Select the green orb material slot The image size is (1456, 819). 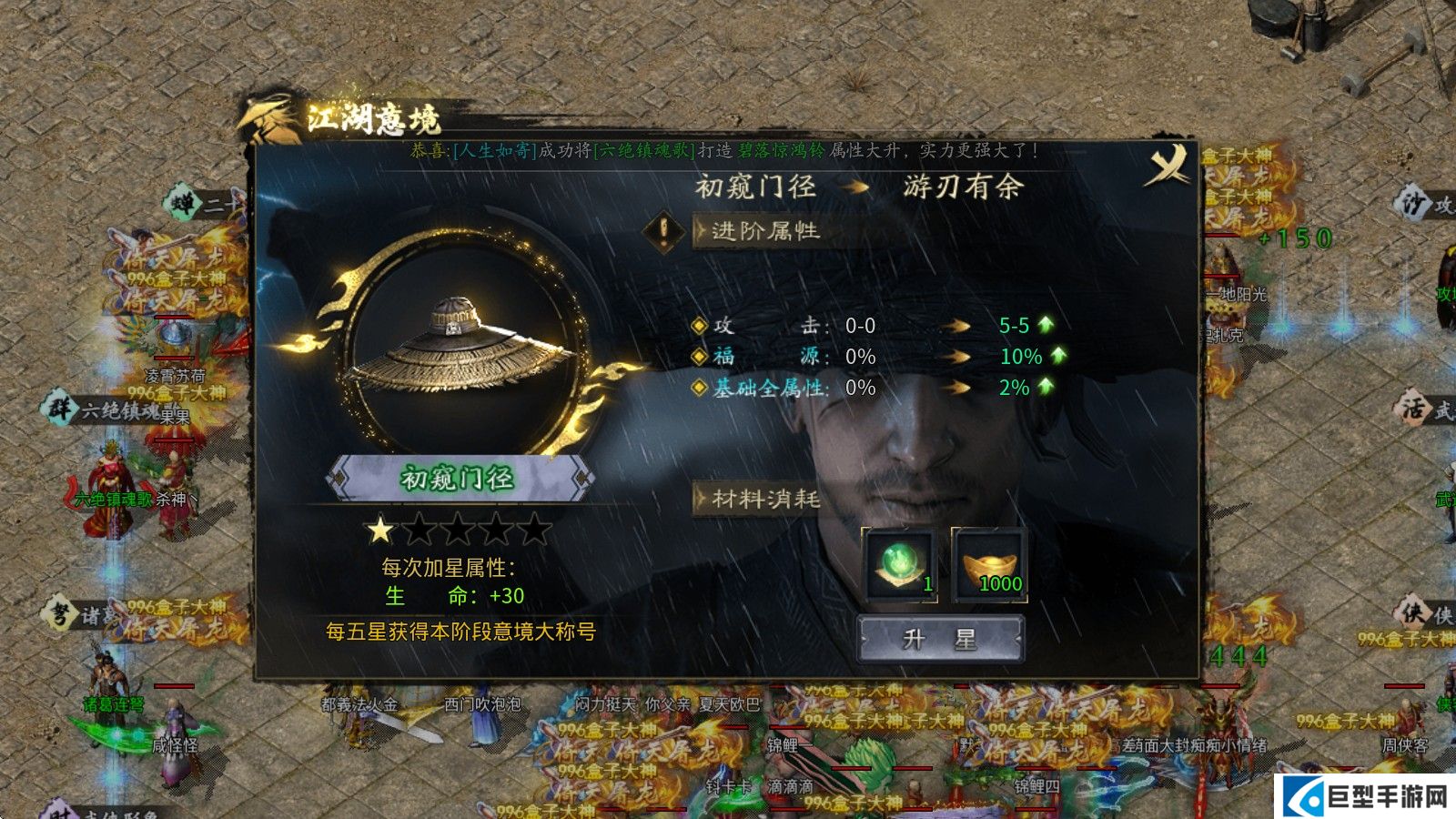coord(899,564)
